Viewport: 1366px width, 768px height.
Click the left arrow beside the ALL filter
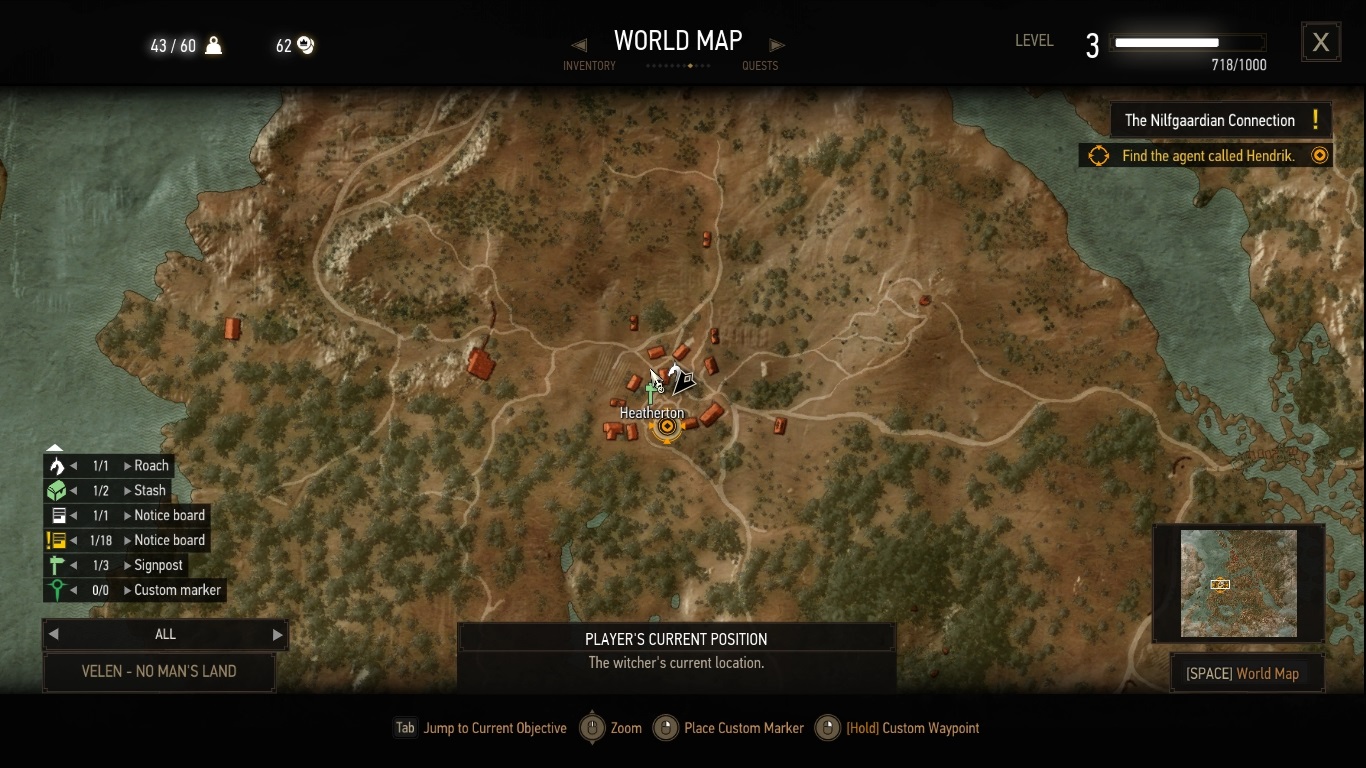pos(54,634)
